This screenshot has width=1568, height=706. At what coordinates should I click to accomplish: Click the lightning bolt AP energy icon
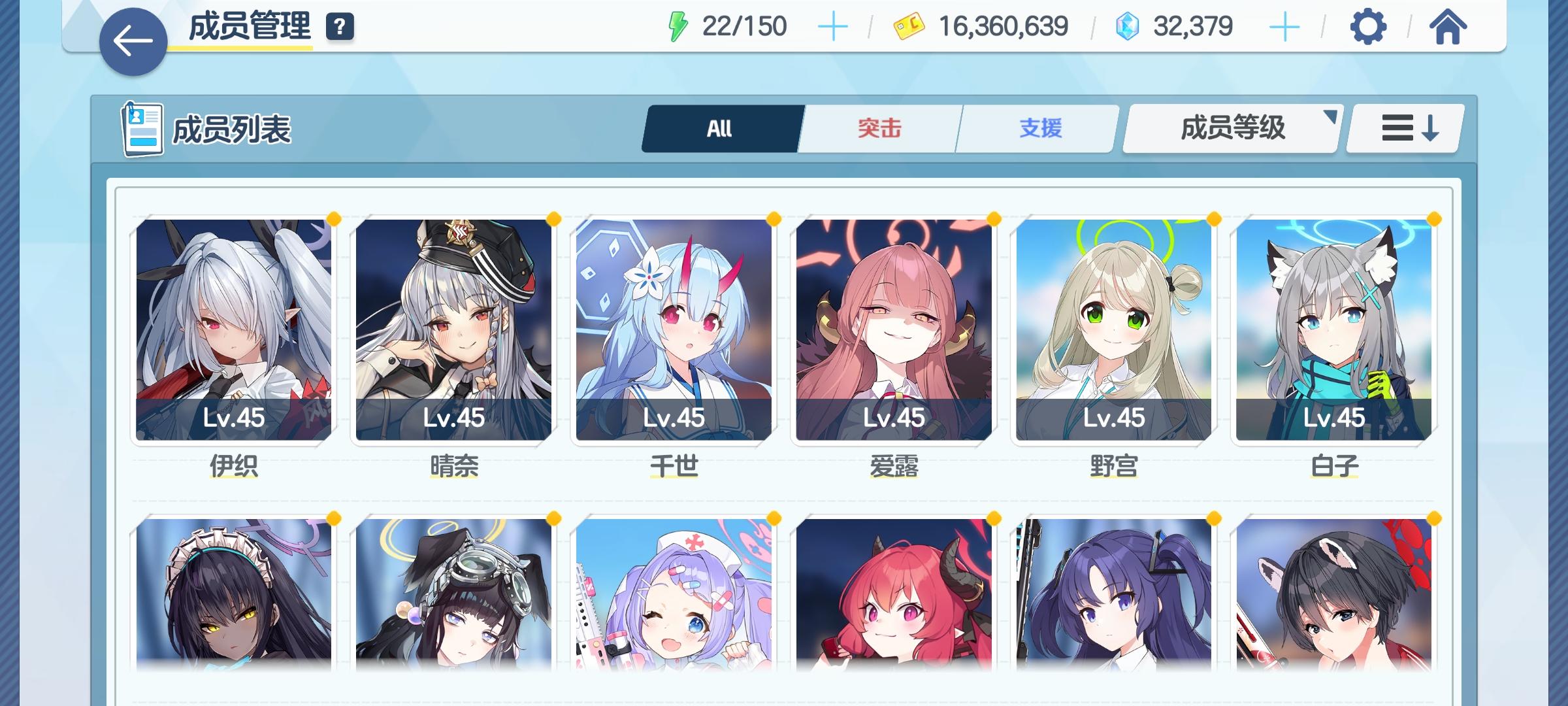[678, 25]
